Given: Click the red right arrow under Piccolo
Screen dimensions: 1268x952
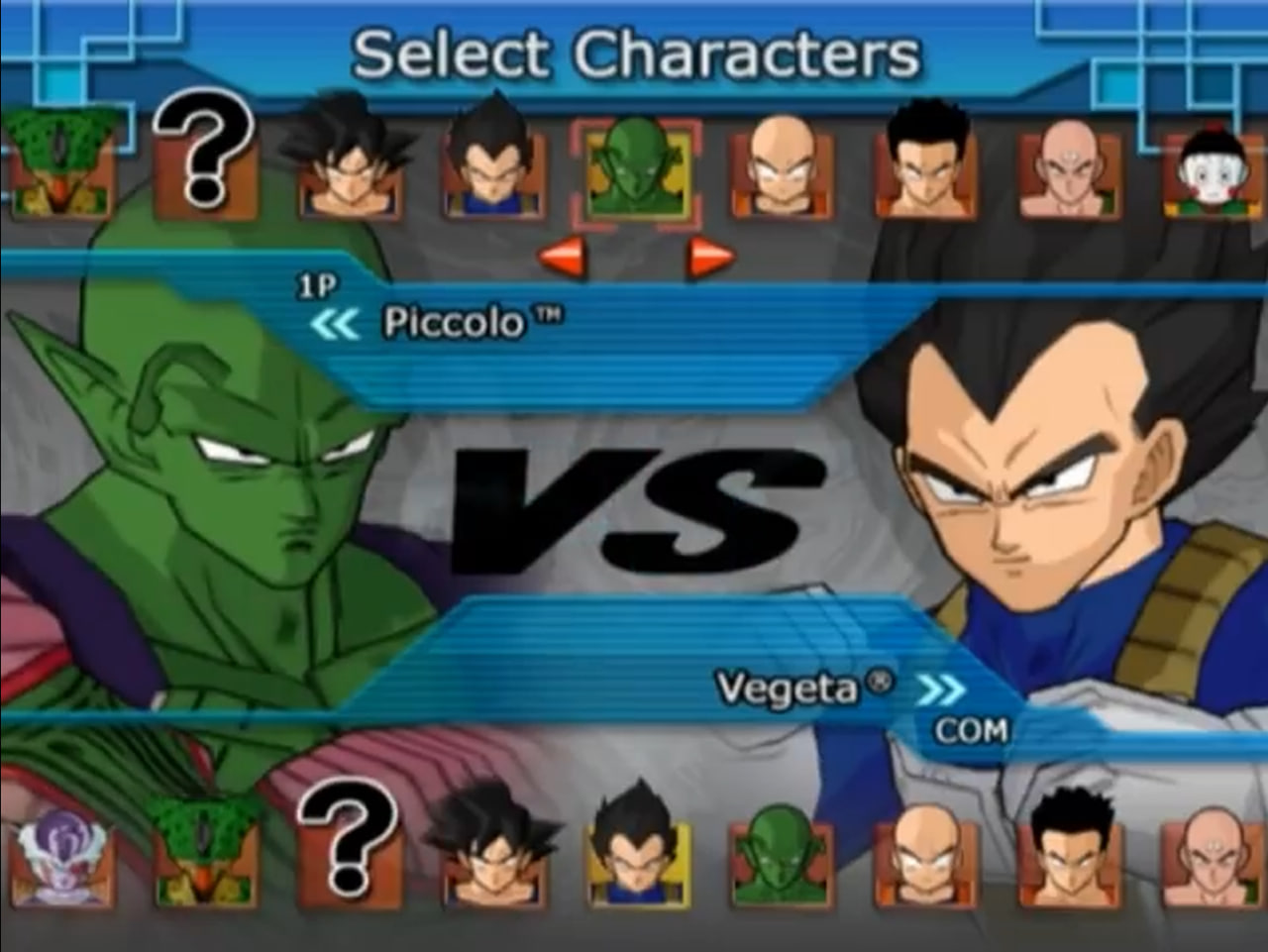Looking at the screenshot, I should (x=710, y=259).
